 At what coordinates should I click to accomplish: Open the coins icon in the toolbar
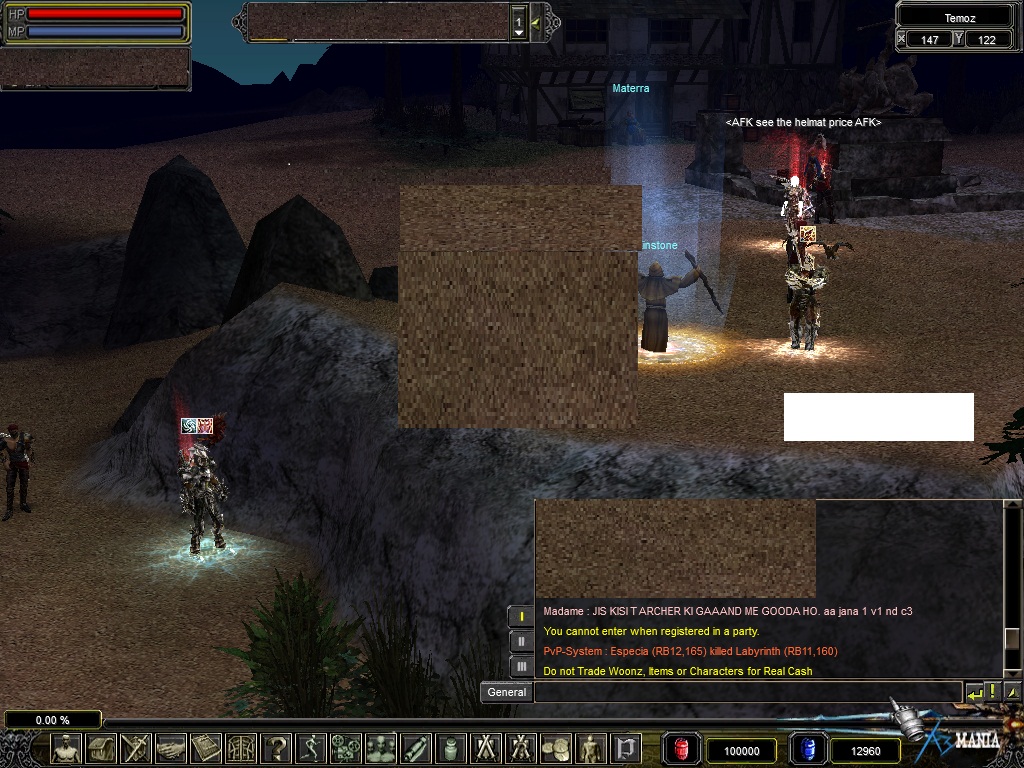coord(555,748)
